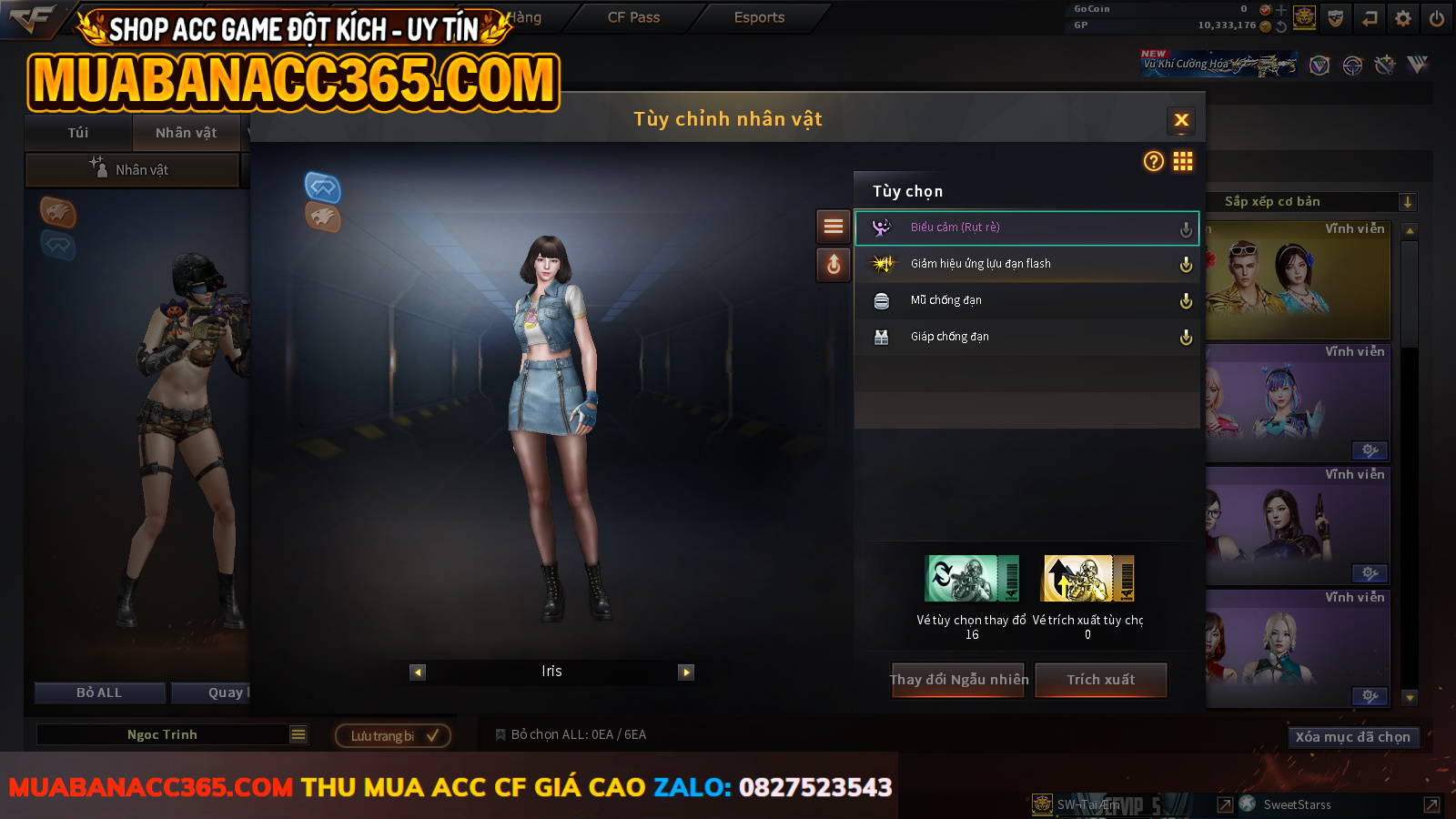
Task: Close the Tùy chỉnh nhân vật dialog
Action: [1181, 120]
